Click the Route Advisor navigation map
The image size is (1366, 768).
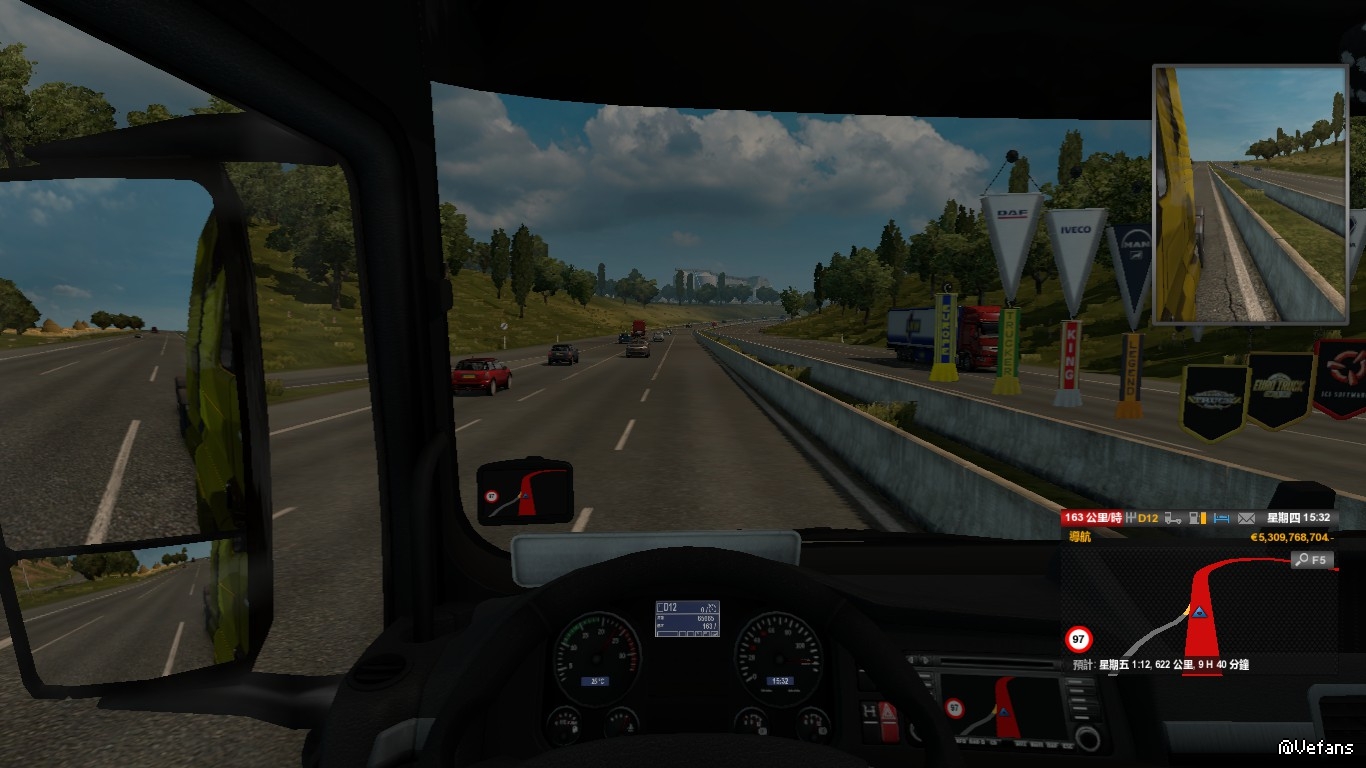[1198, 610]
